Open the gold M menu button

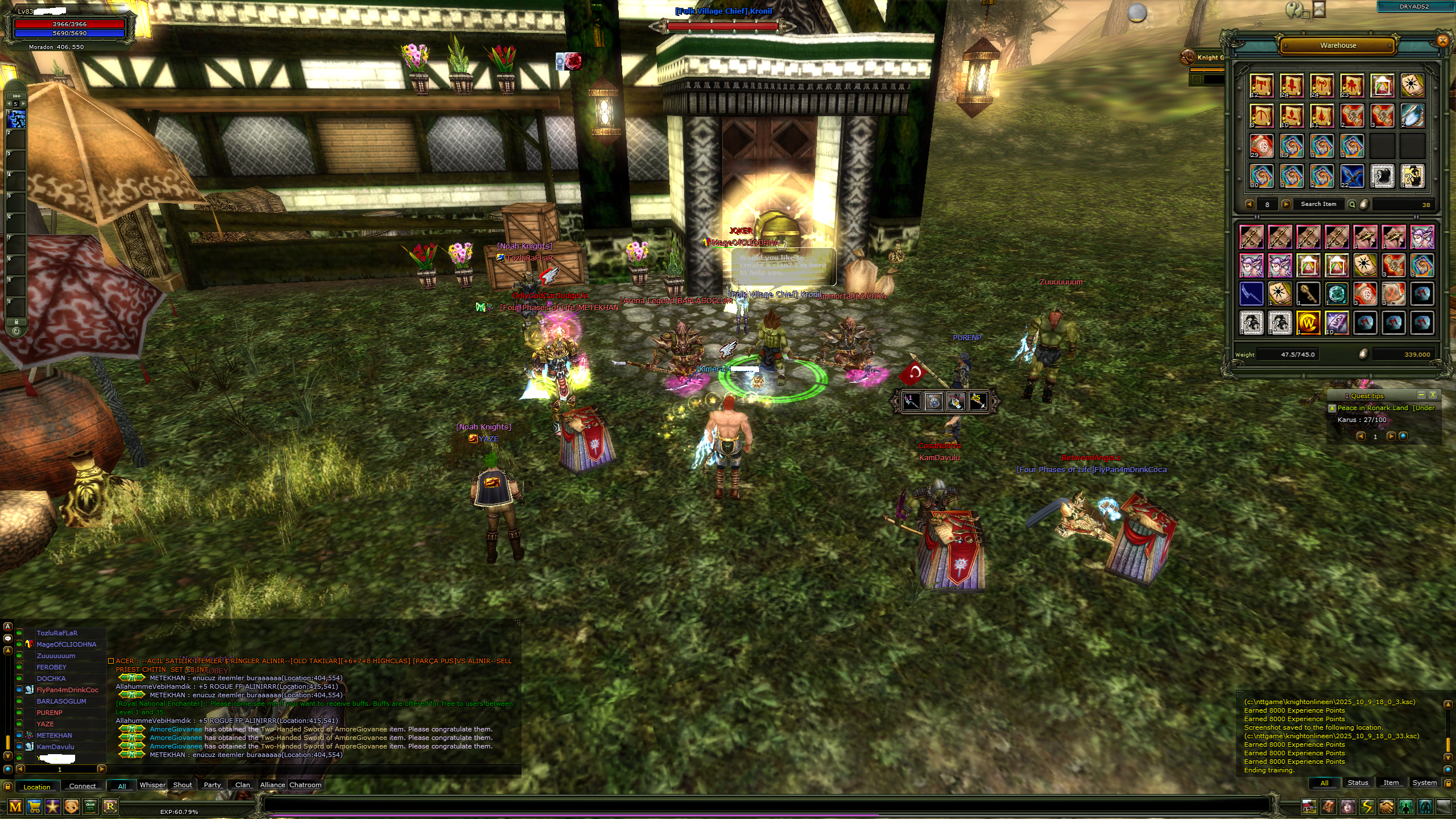[15, 806]
